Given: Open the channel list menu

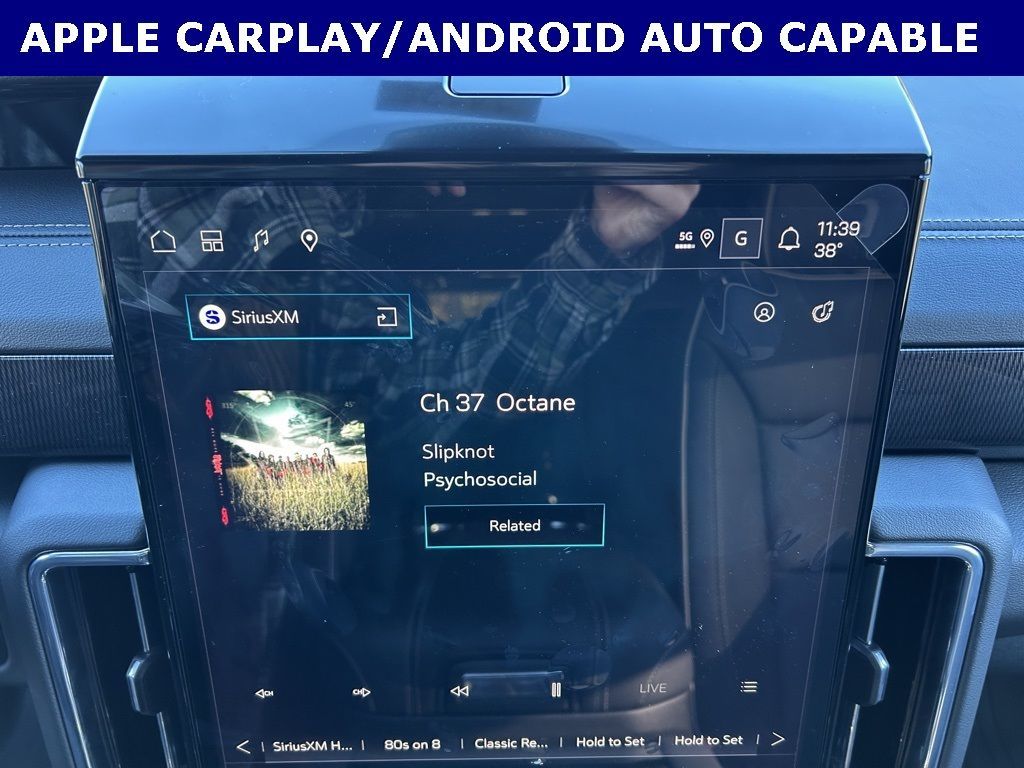Looking at the screenshot, I should (x=748, y=687).
